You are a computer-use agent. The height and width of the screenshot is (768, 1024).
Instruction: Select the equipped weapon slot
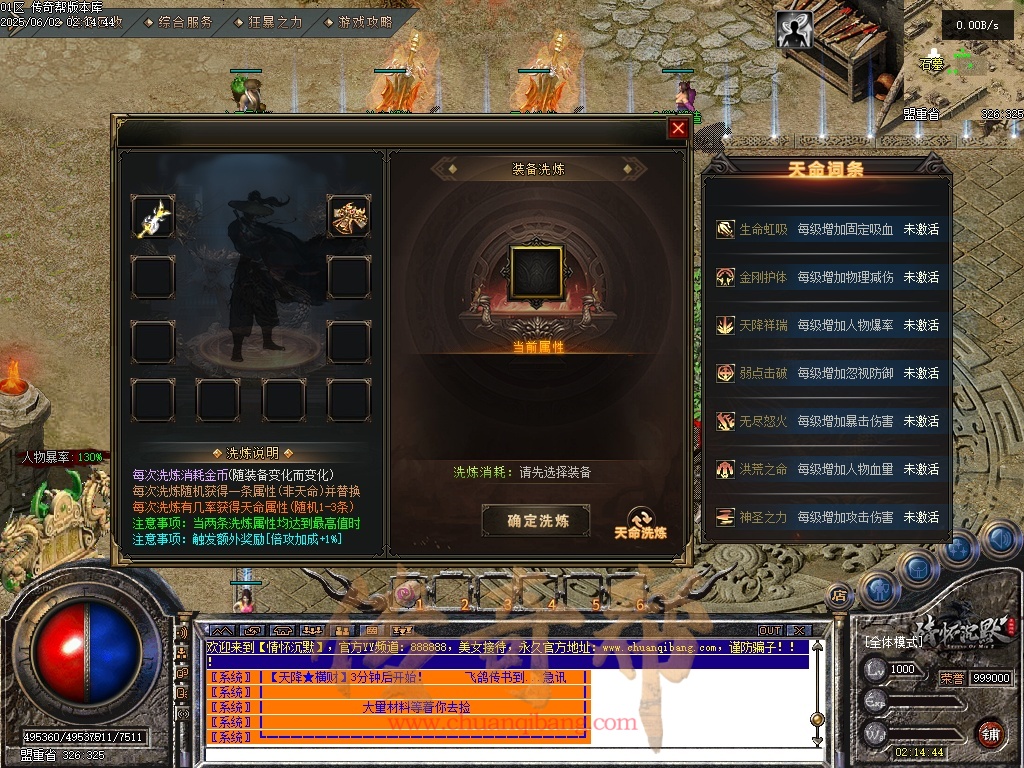[x=153, y=216]
